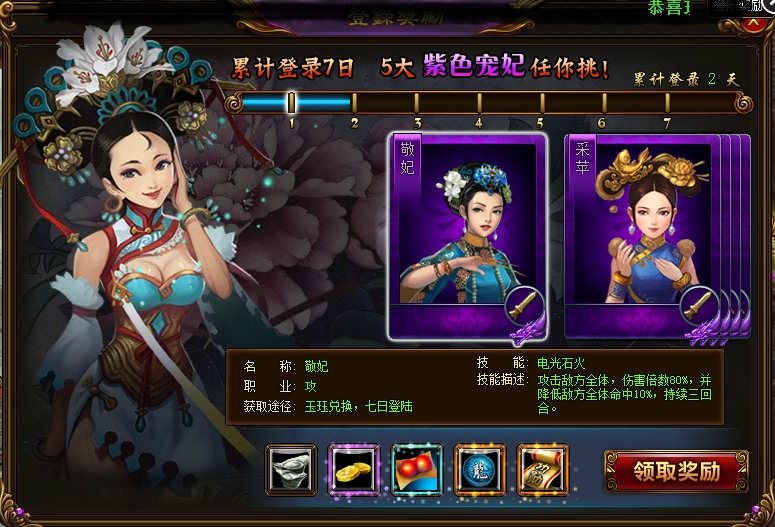Click day 6 on the login track
Viewport: 775px width, 527px height.
(603, 103)
